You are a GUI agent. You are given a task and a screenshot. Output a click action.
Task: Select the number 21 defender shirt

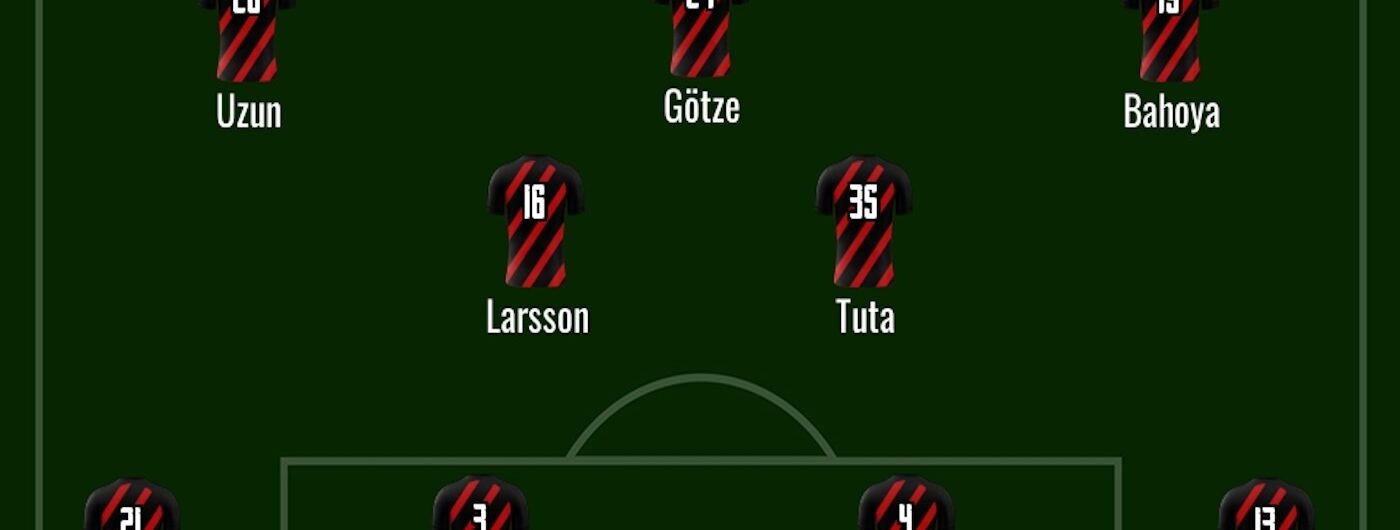(x=132, y=506)
